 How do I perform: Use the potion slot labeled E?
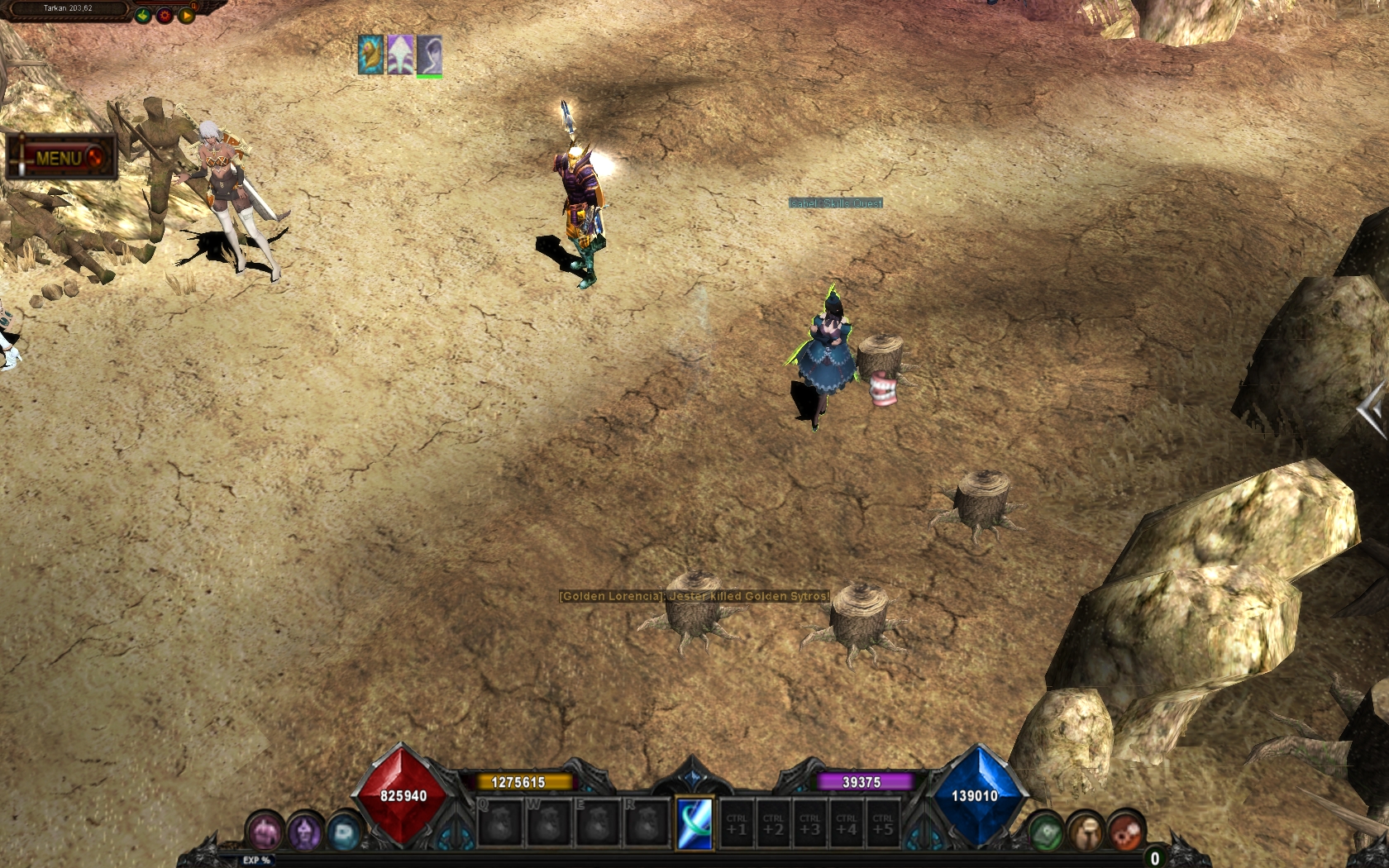click(x=598, y=823)
